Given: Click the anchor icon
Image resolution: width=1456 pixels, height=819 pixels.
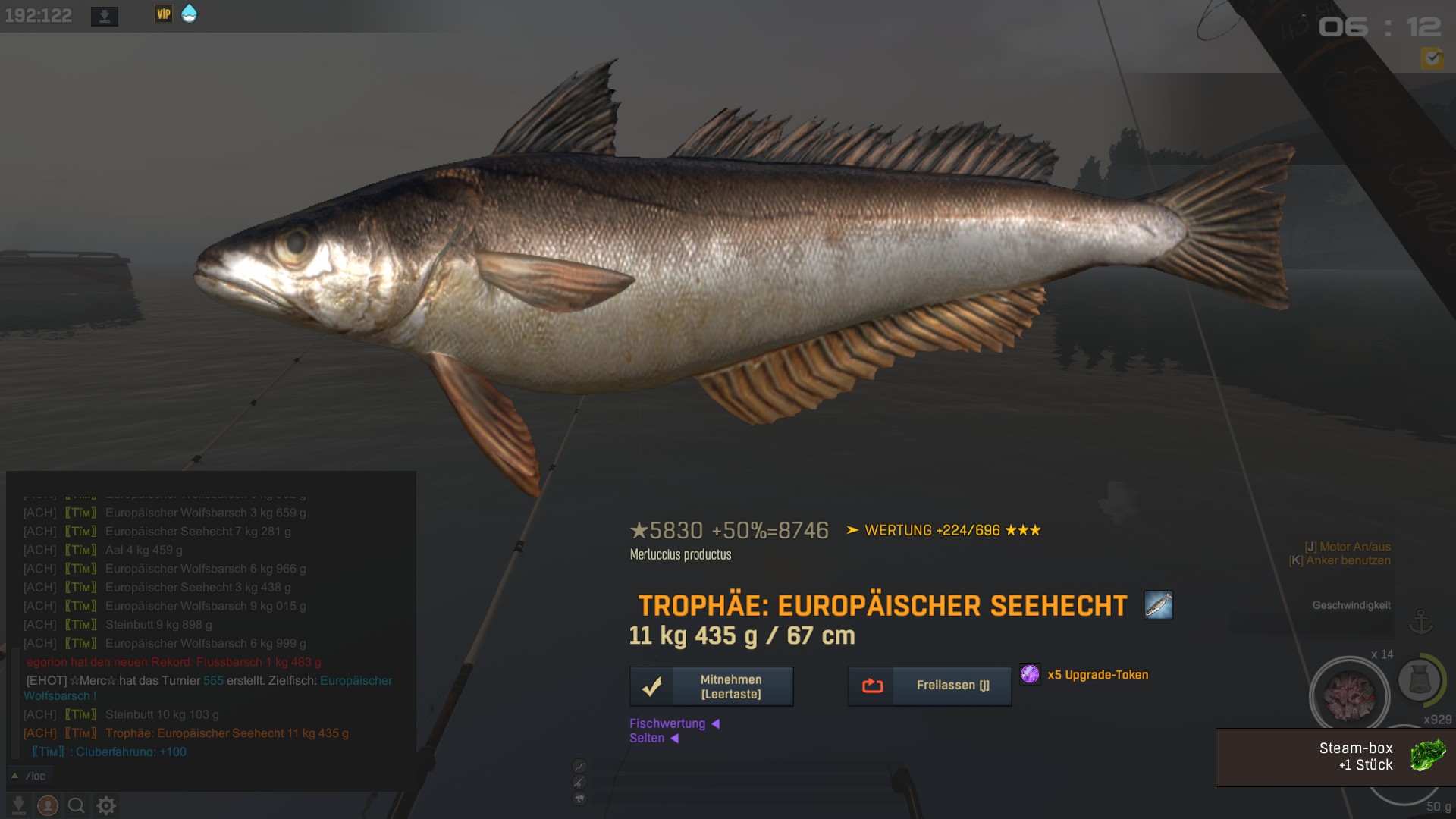Looking at the screenshot, I should pos(1420,622).
